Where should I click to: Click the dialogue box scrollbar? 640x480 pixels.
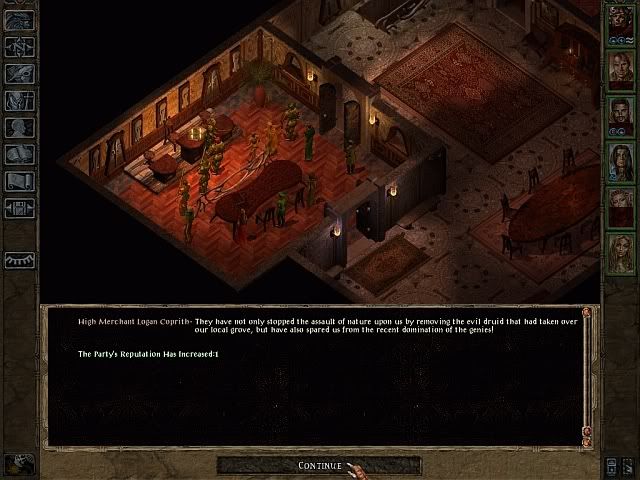tap(587, 375)
